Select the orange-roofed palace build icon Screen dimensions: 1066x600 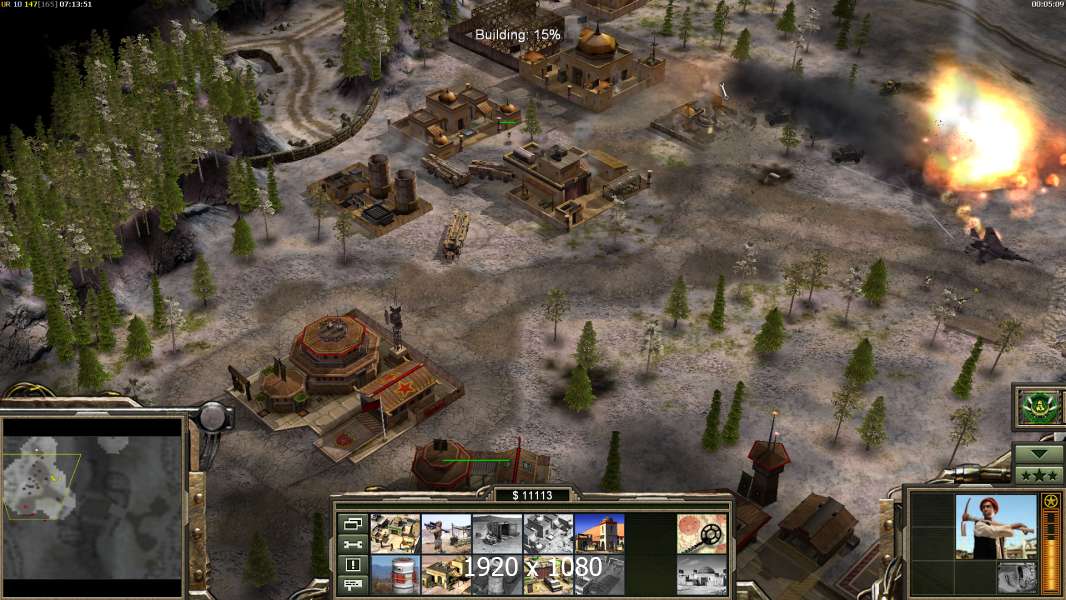[599, 533]
